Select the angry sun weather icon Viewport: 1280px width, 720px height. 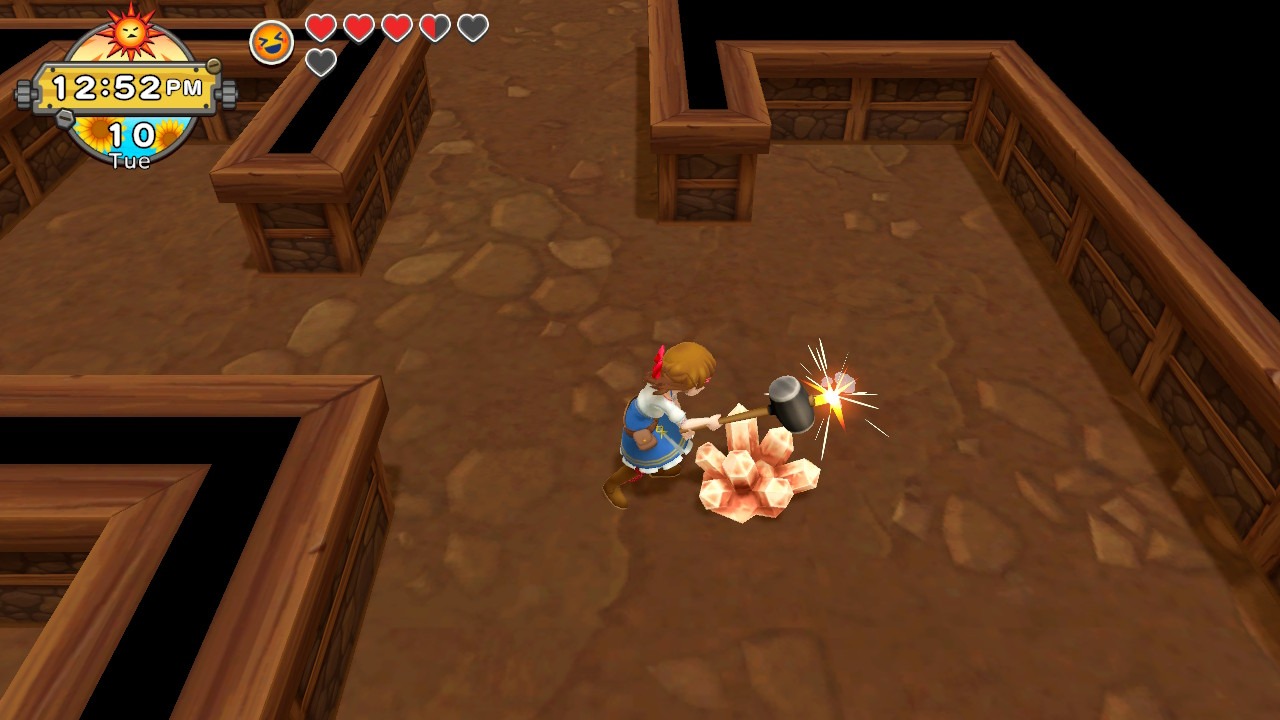(131, 31)
